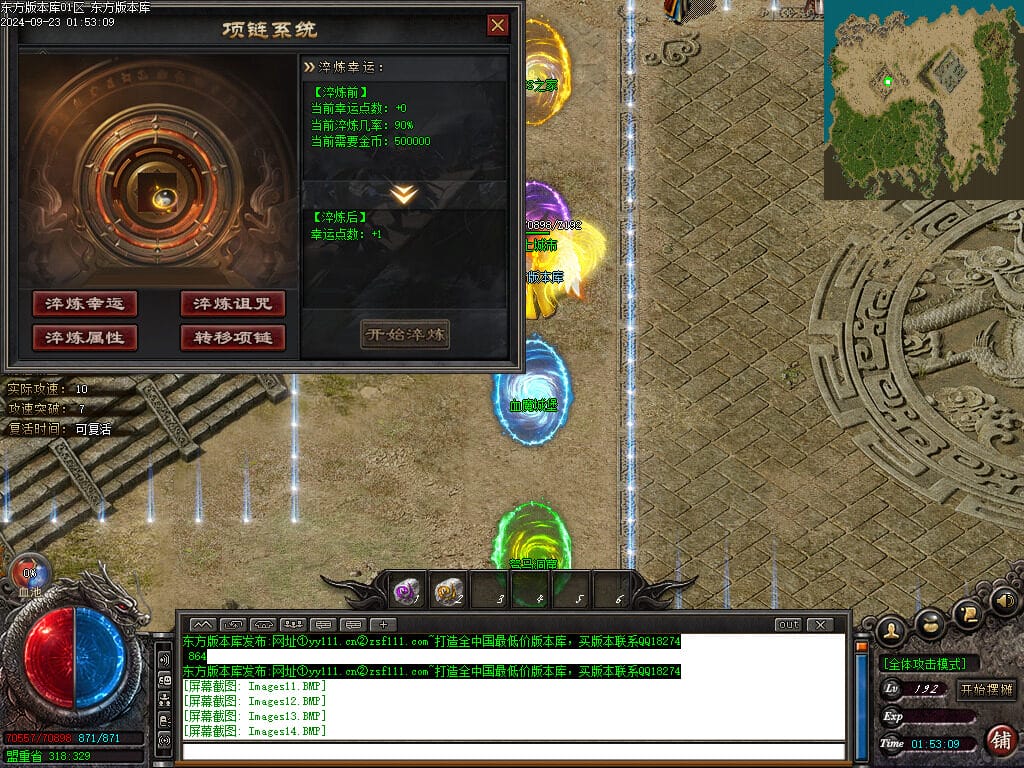Click the 开始摆摊 start stall button

tap(986, 689)
